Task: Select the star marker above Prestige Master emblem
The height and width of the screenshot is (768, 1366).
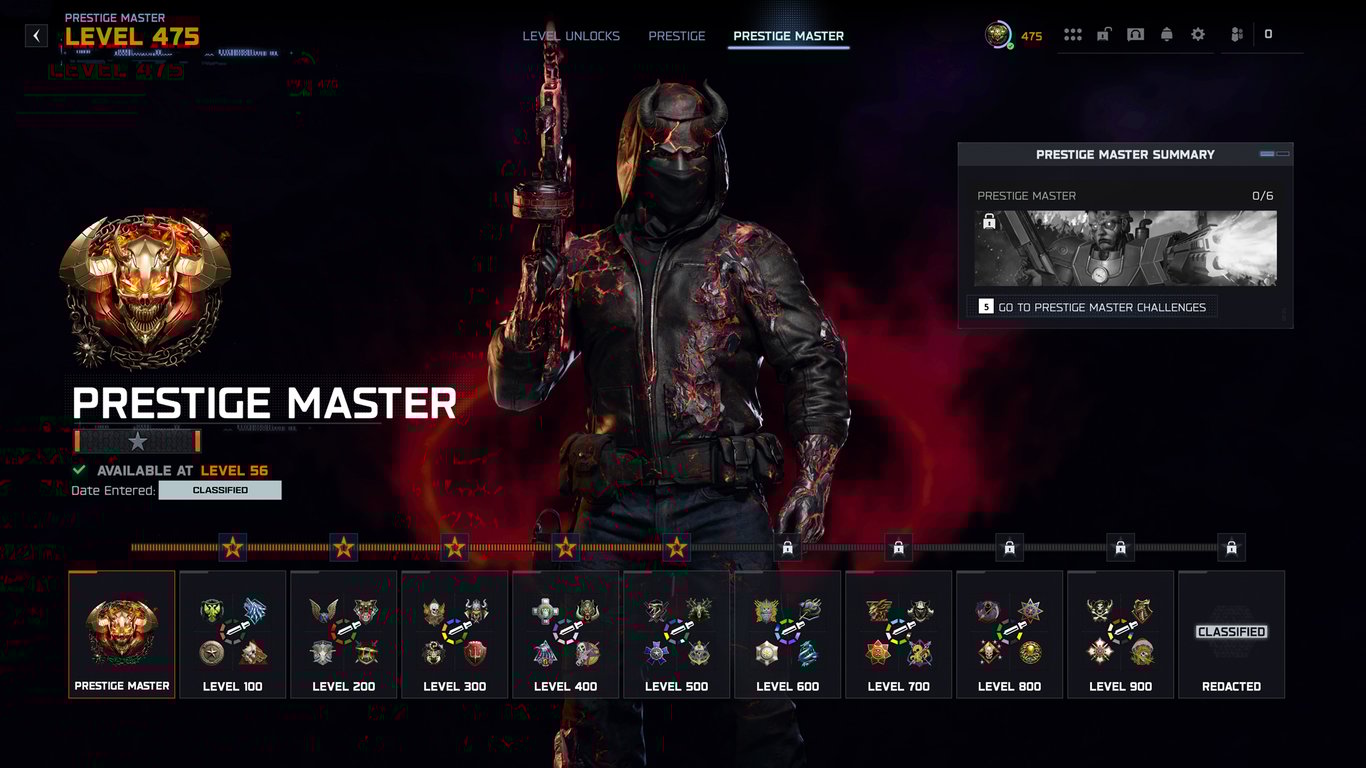Action: pos(232,547)
